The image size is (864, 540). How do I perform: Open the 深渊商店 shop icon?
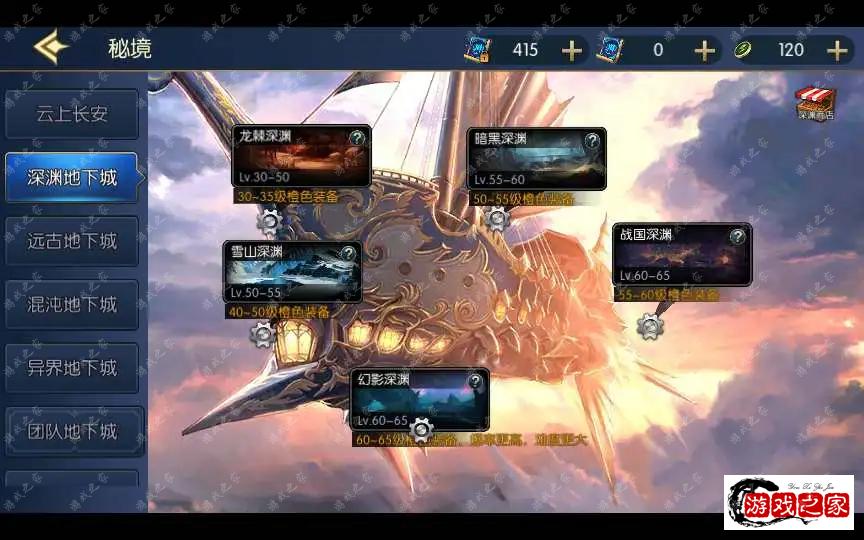pos(815,103)
